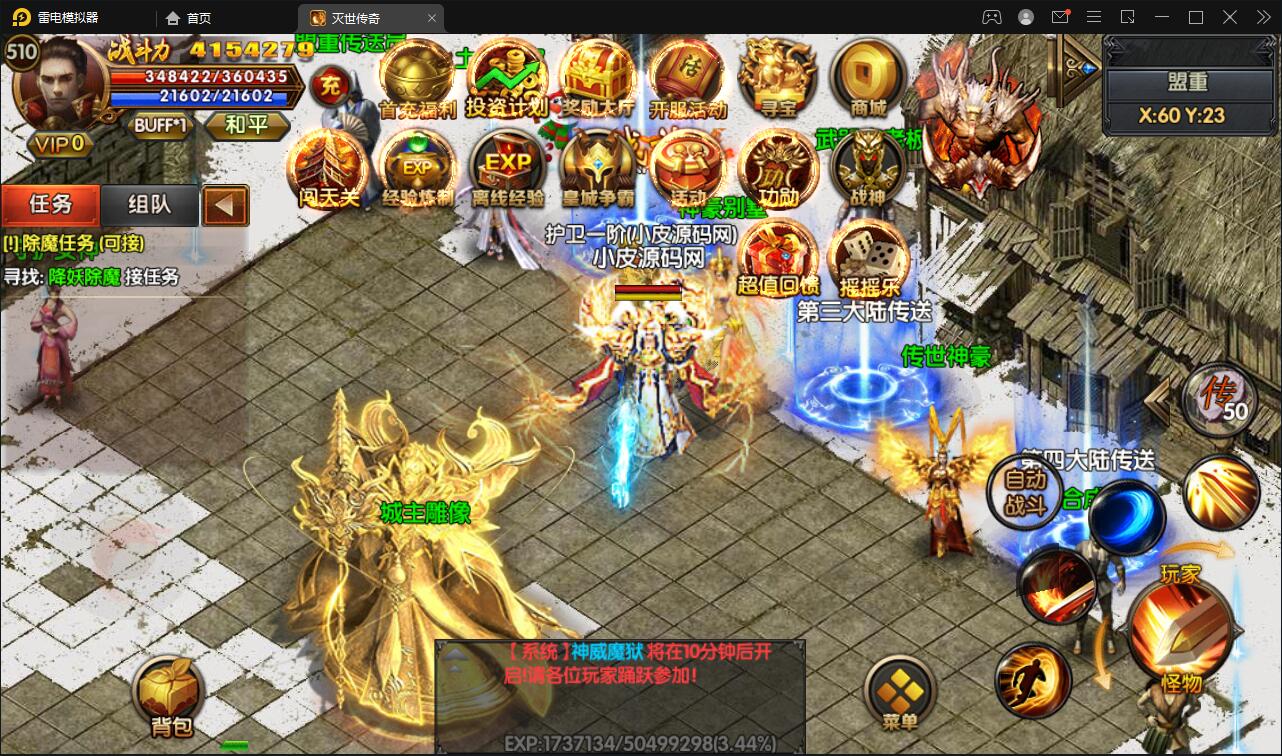Open the 皇城争霸 imperial city battle
This screenshot has width=1282, height=756.
coord(597,167)
